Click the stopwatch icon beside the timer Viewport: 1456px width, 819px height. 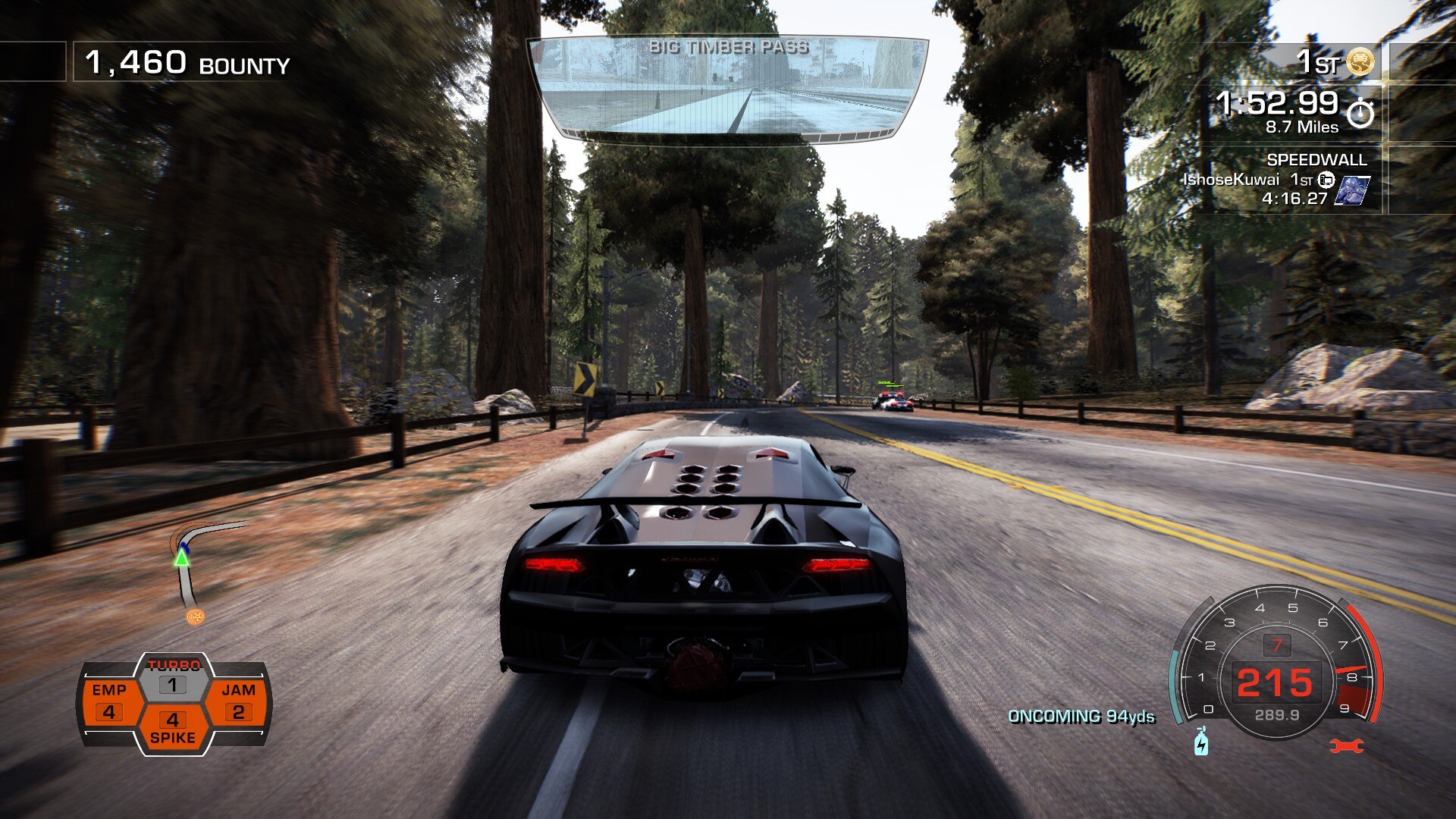coord(1360,114)
